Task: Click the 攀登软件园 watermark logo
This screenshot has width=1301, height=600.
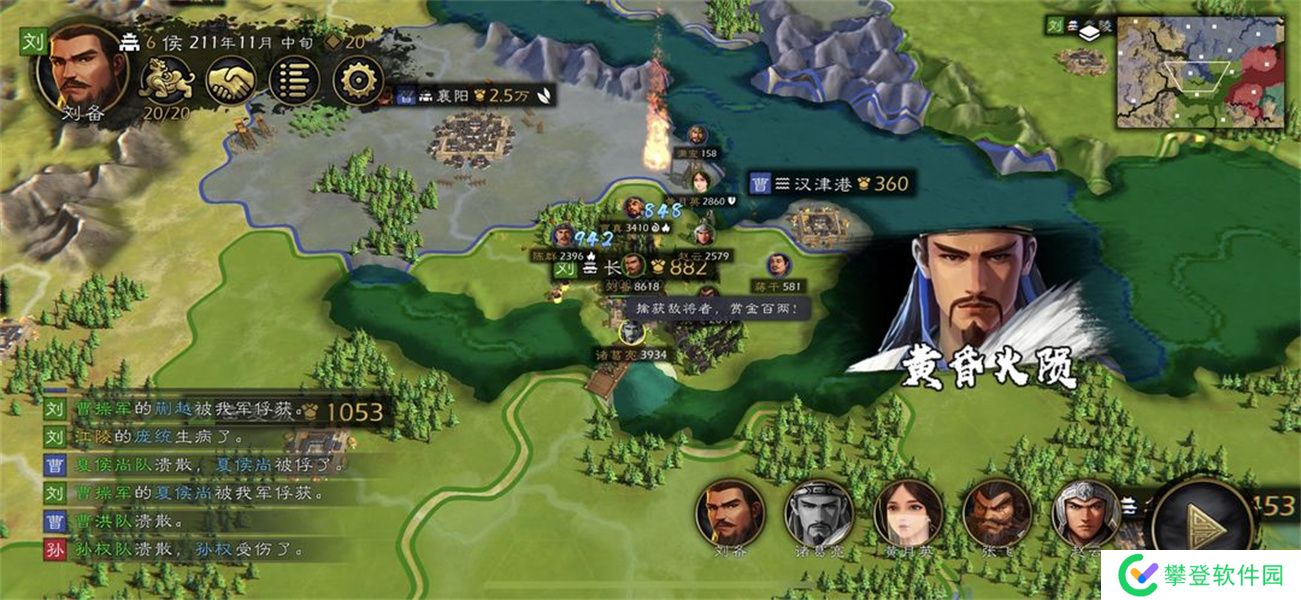Action: point(1201,574)
